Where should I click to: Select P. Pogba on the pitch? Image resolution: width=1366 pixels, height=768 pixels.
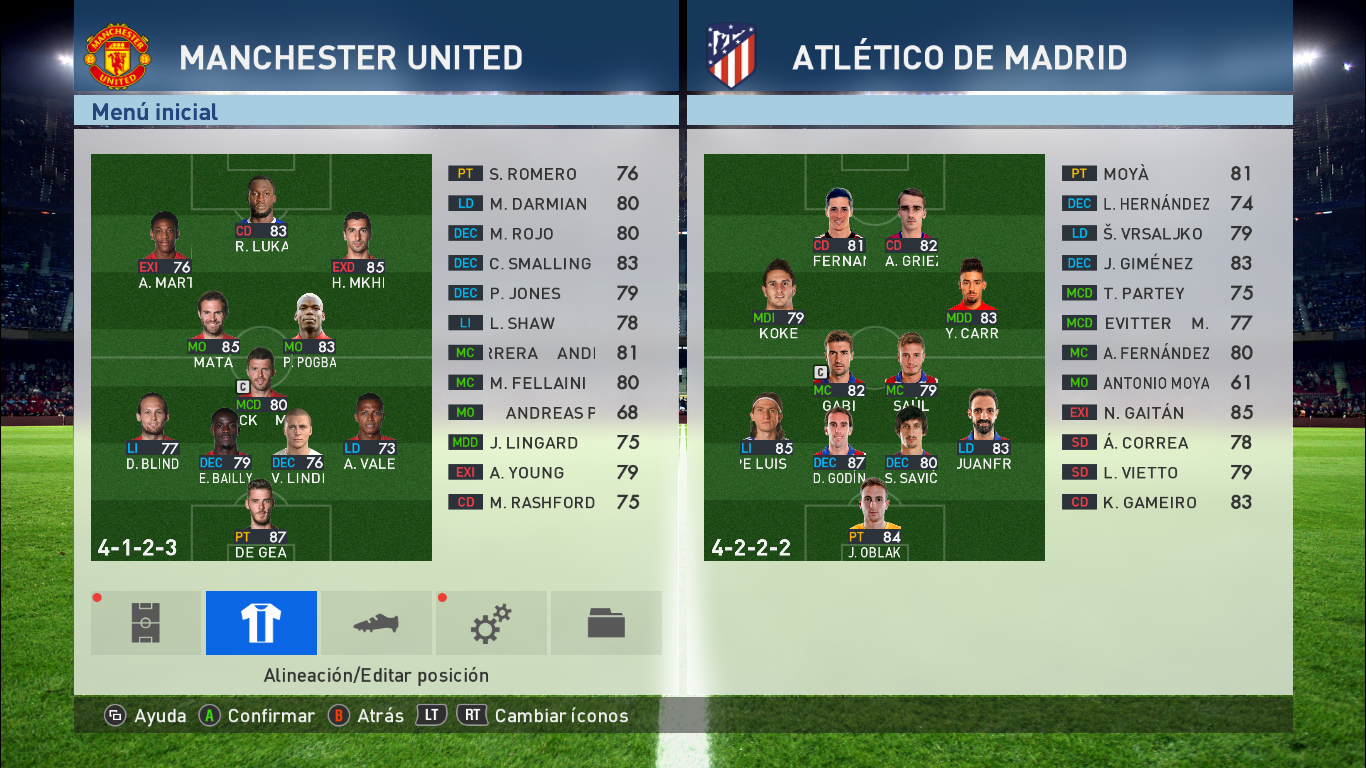click(310, 328)
